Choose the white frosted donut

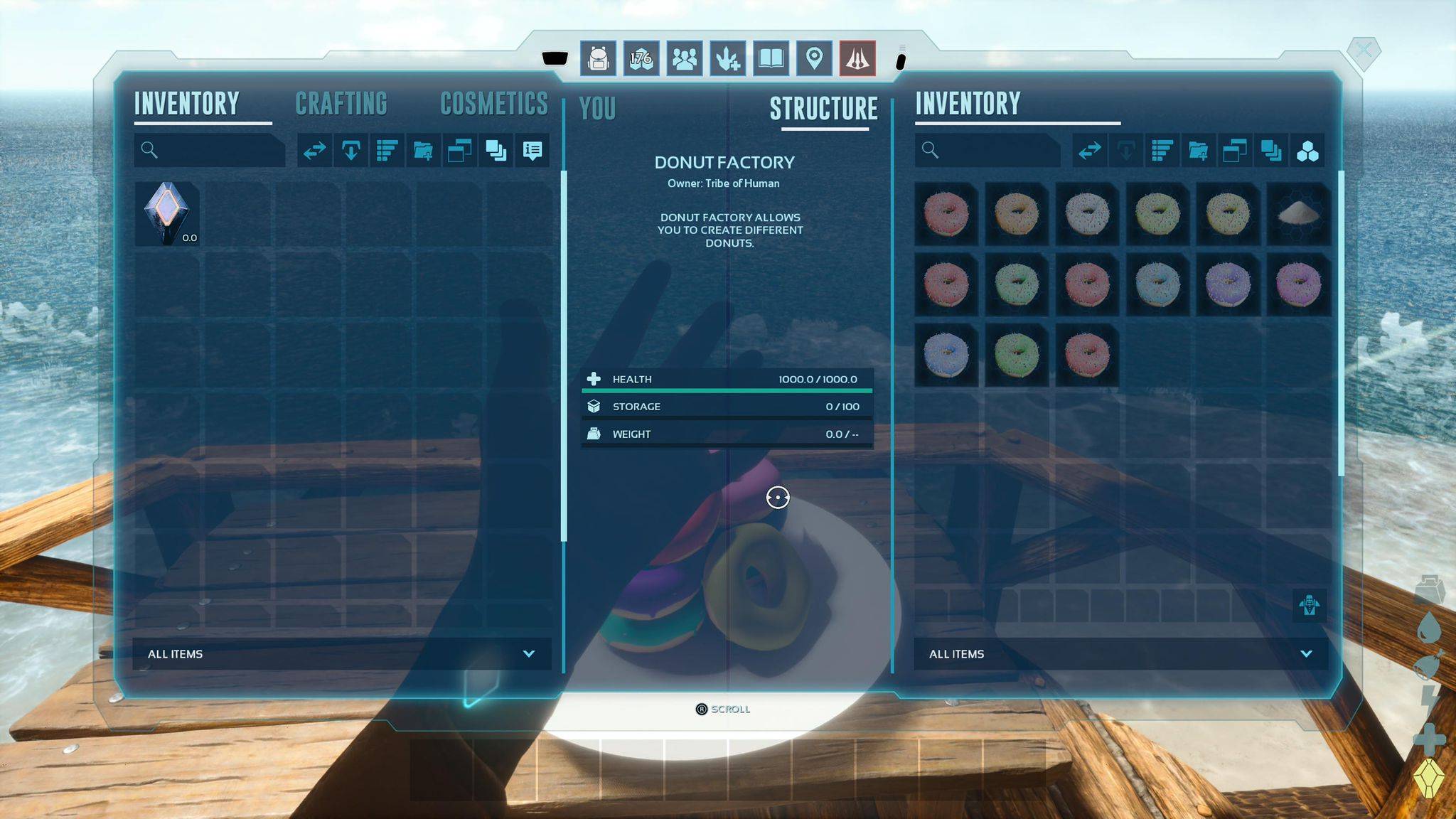[x=1087, y=213]
